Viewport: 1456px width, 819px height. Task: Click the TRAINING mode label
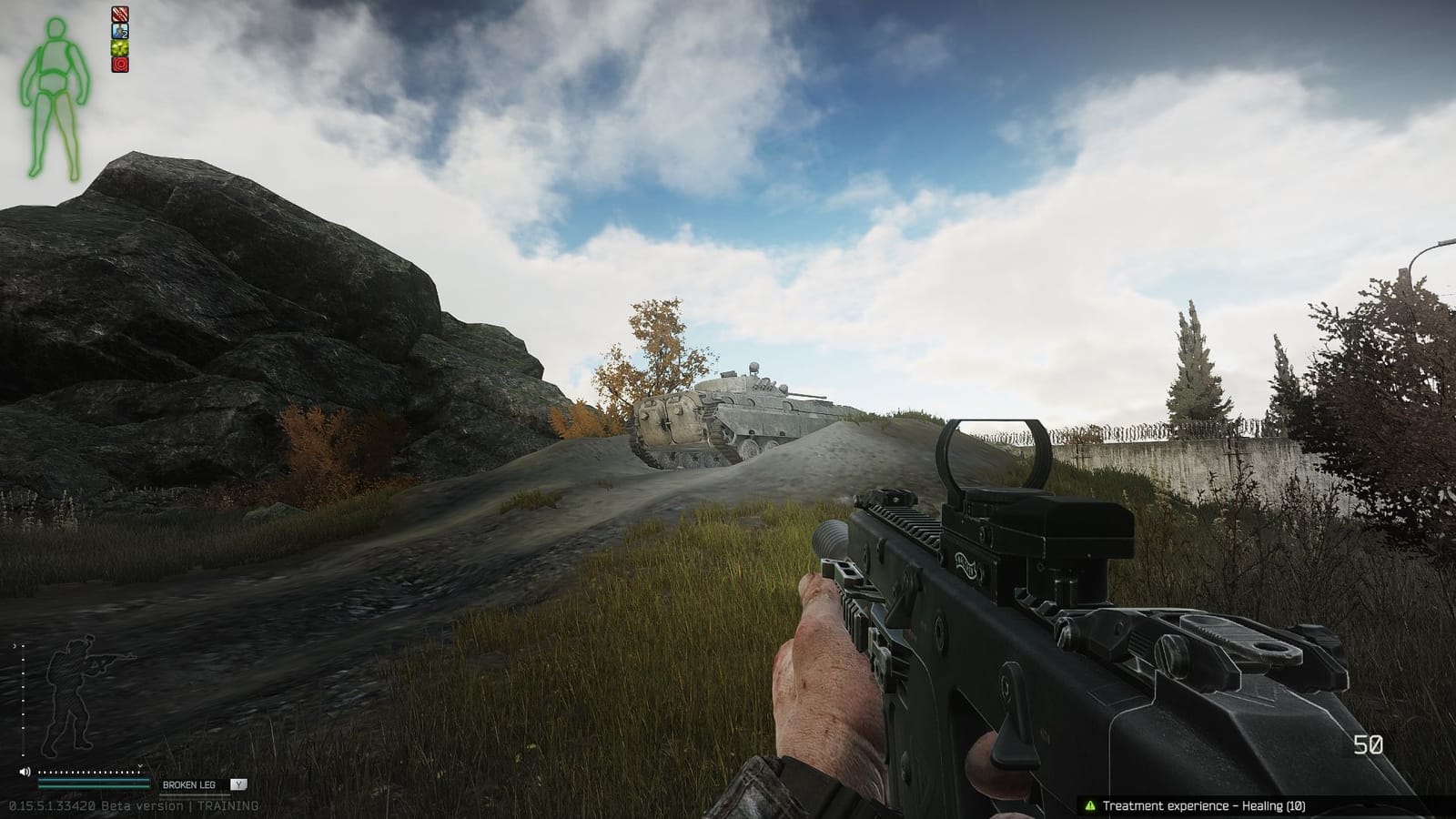(230, 806)
